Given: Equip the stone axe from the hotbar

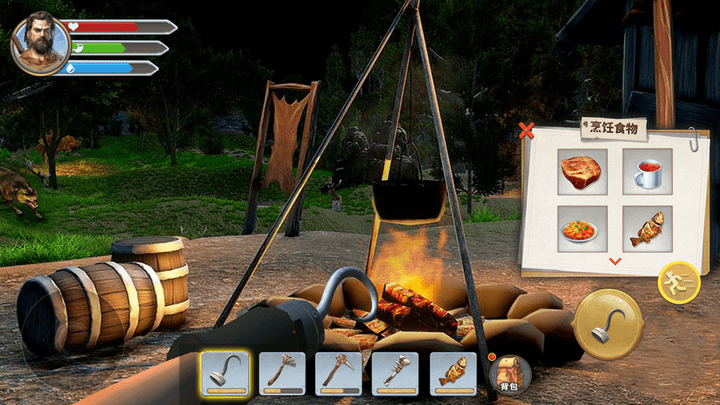Looking at the screenshot, I should tap(282, 373).
